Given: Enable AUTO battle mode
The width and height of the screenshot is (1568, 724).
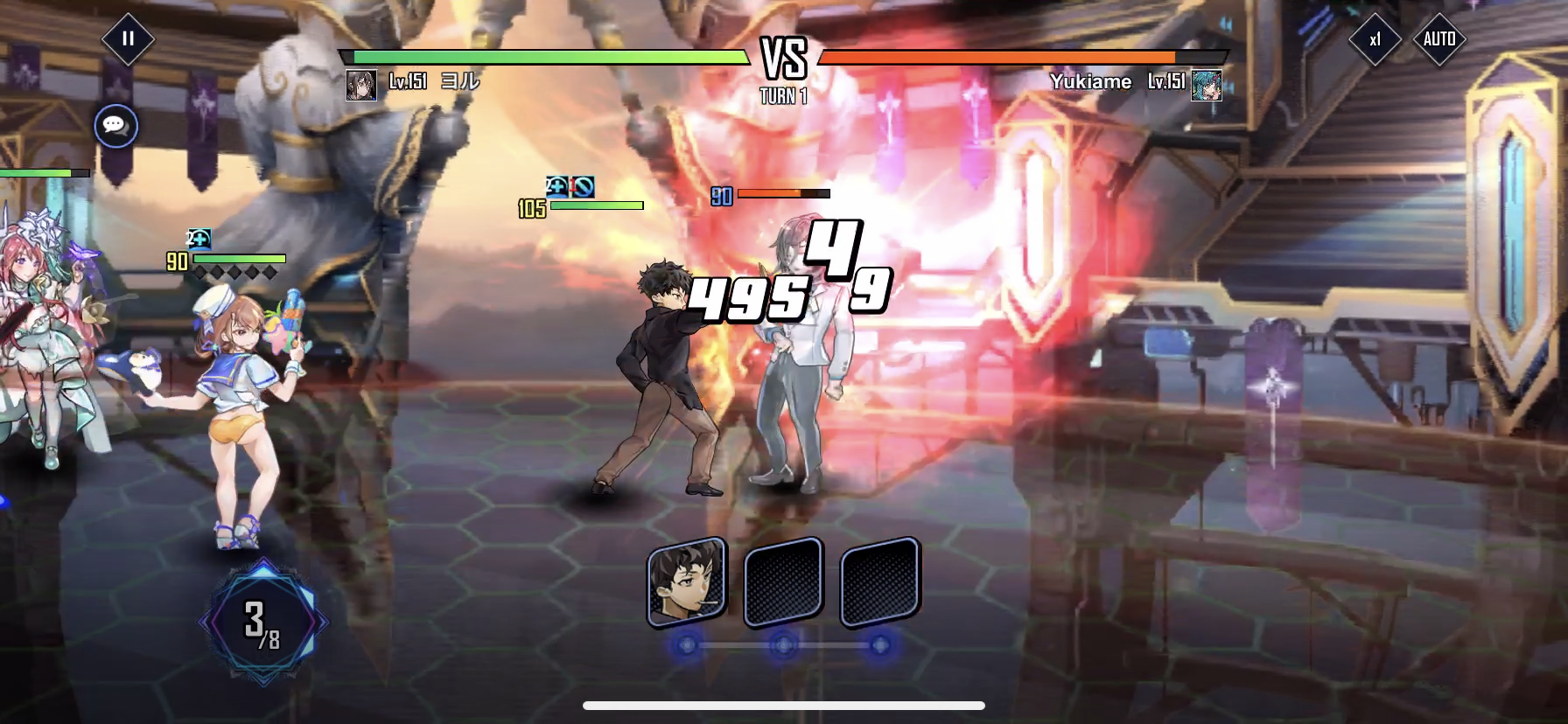Looking at the screenshot, I should click(x=1439, y=39).
